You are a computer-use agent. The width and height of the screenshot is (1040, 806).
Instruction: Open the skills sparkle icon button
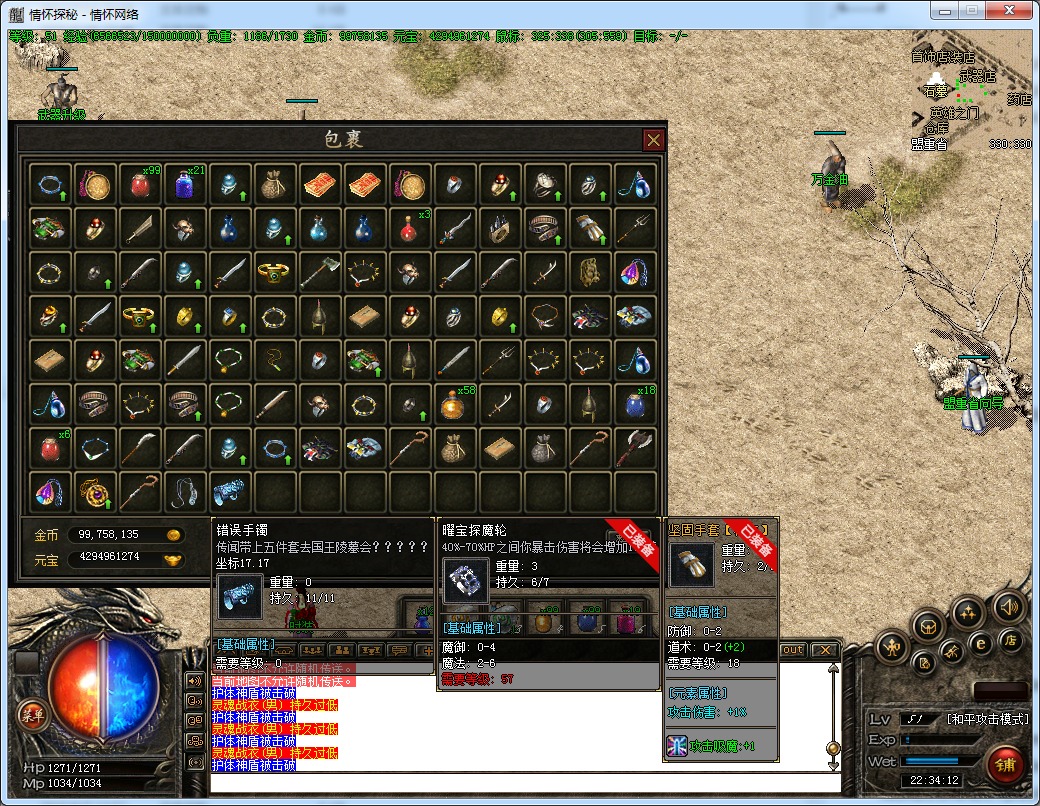click(967, 611)
